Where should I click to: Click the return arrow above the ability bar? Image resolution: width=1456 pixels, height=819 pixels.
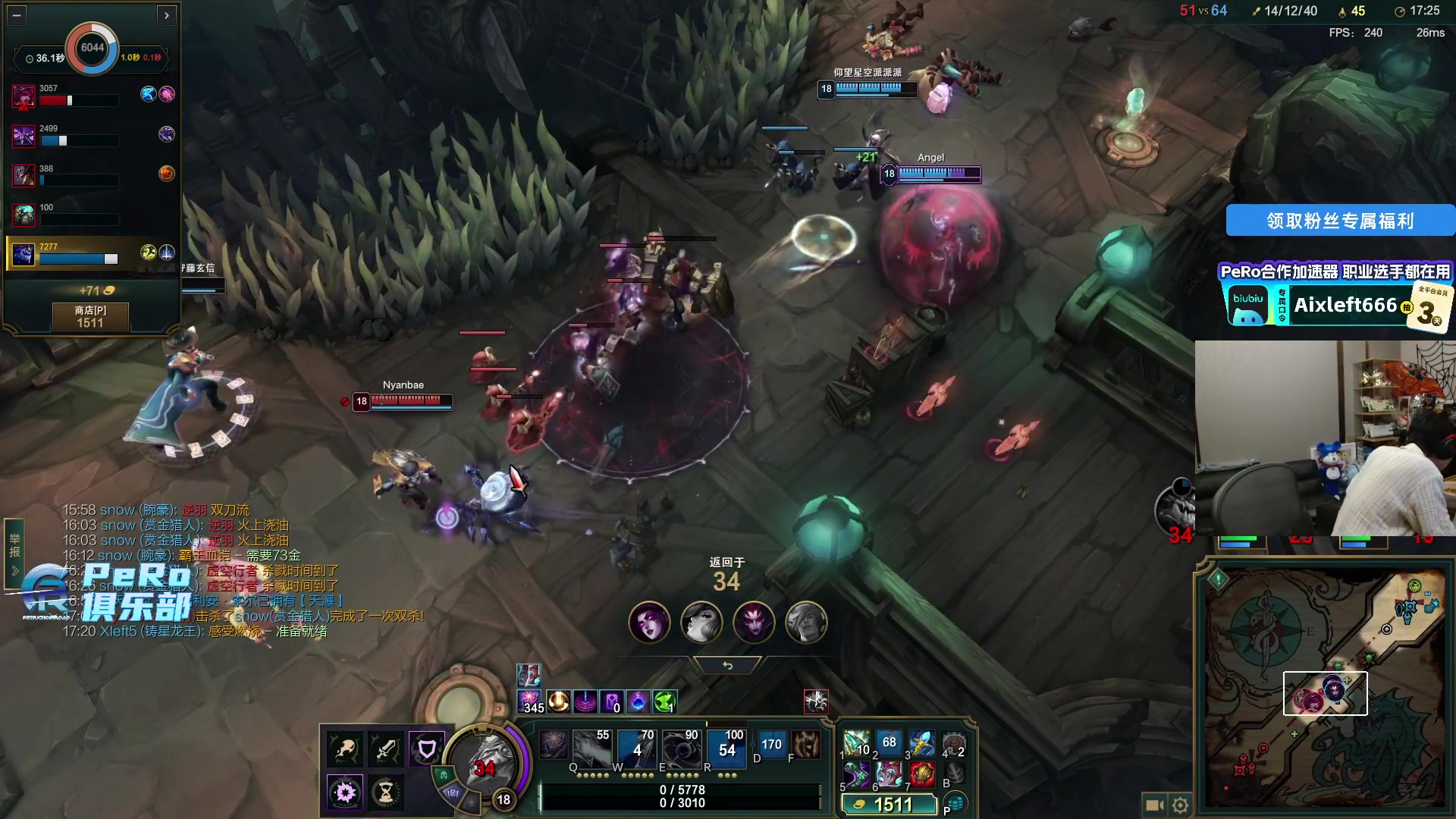click(x=727, y=665)
